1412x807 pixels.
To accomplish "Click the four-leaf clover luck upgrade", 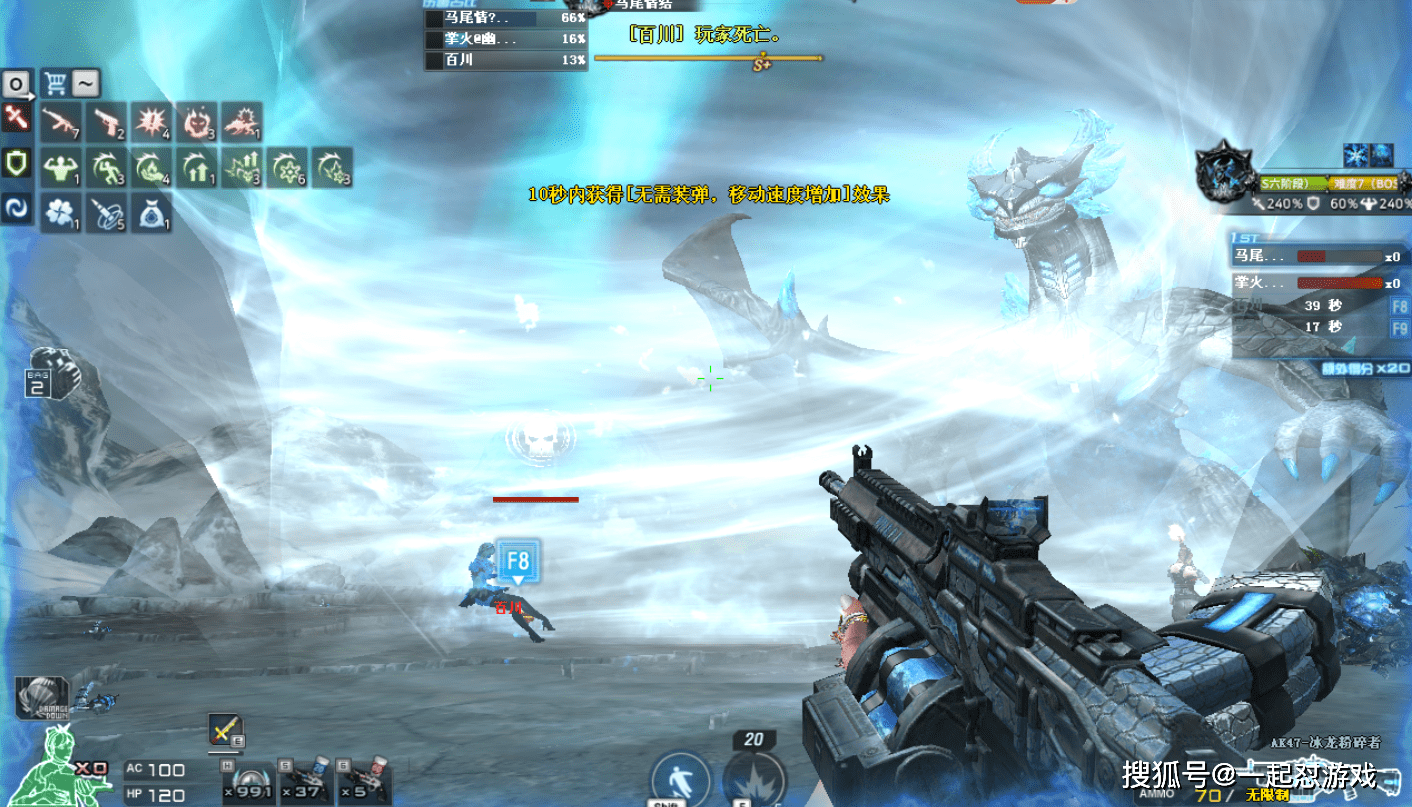I will coord(61,212).
